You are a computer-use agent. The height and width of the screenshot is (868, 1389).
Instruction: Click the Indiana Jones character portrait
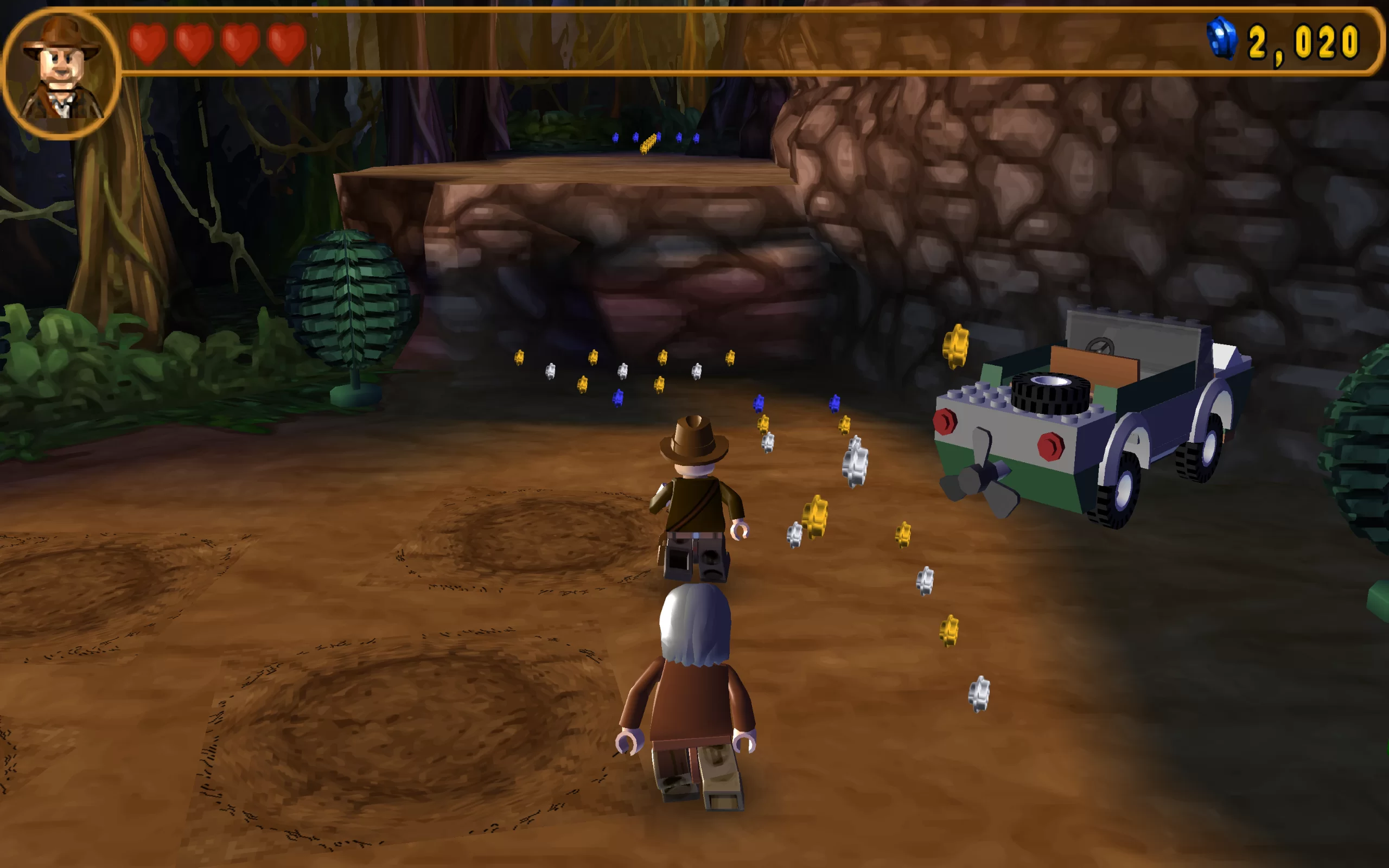(61, 71)
